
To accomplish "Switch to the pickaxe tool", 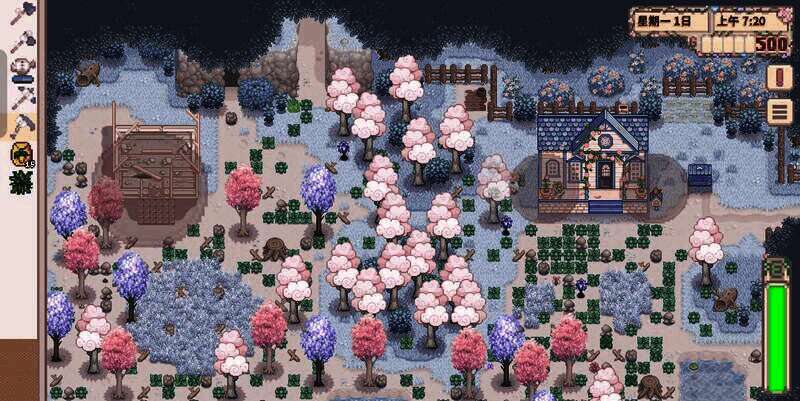I will point(21,97).
